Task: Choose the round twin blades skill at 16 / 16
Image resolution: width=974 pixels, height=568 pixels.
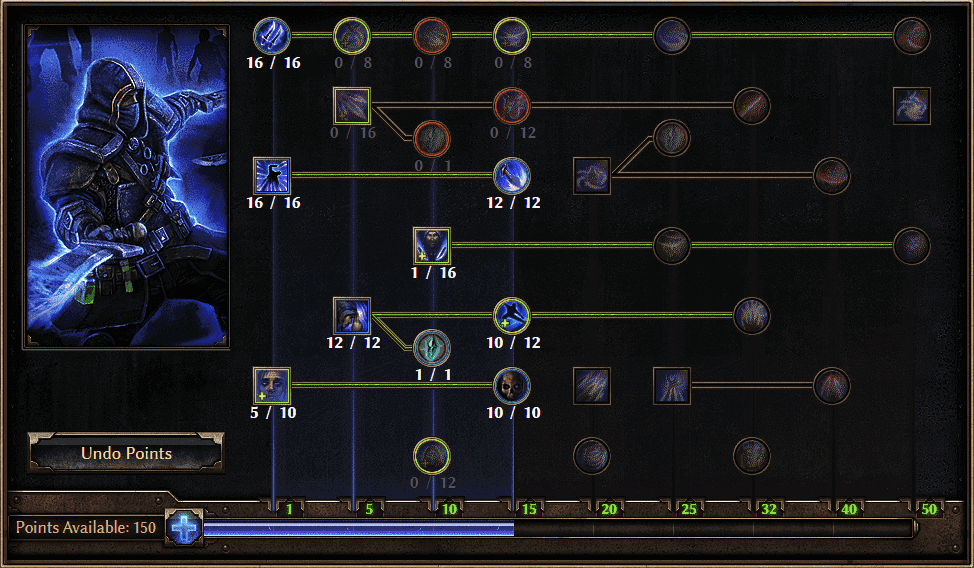Action: (x=272, y=36)
